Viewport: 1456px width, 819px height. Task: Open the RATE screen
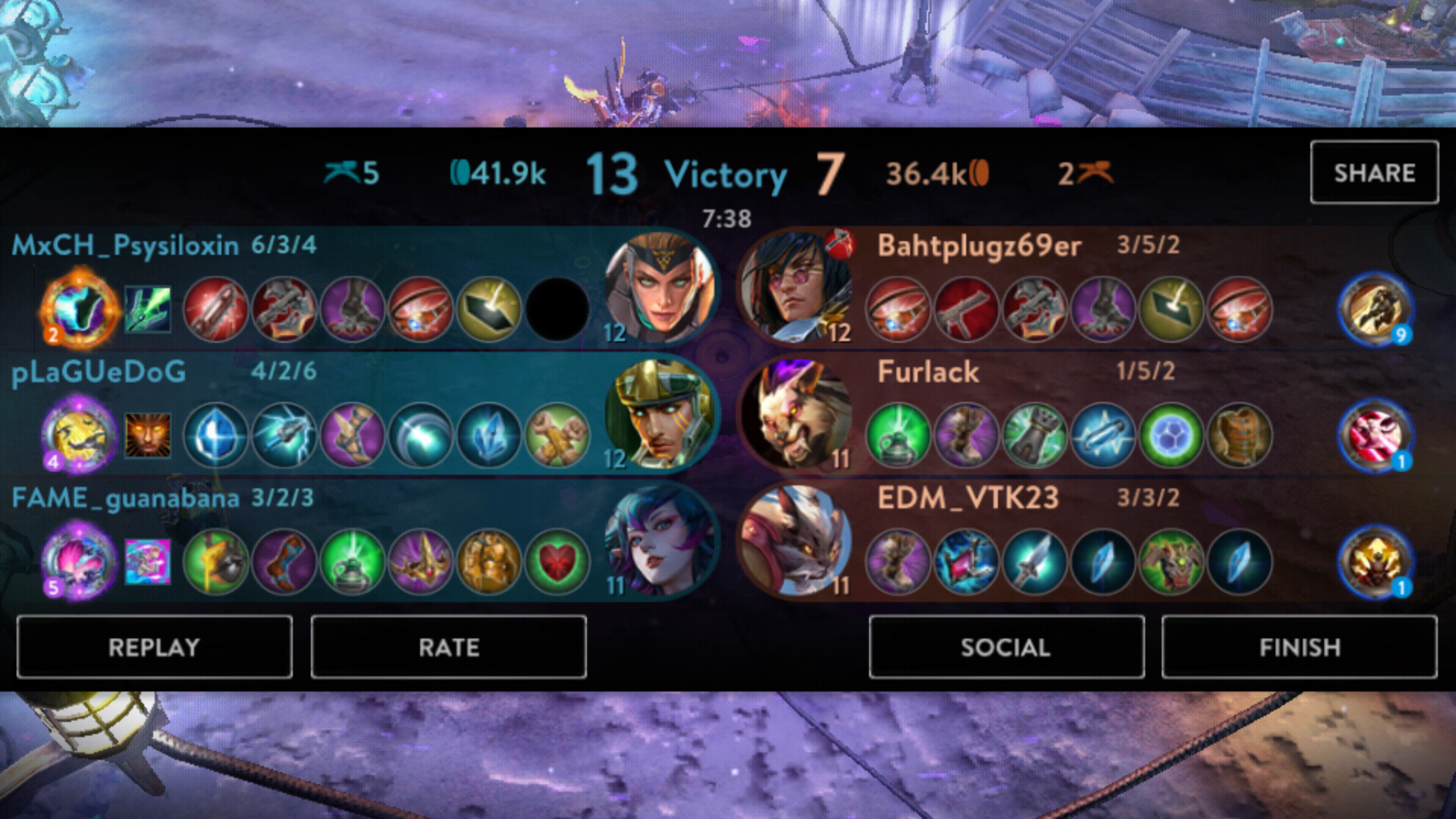coord(448,647)
